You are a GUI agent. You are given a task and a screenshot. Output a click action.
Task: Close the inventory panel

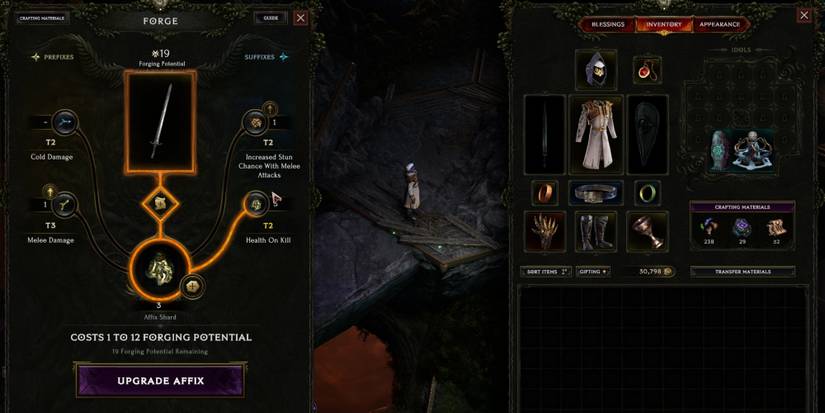(x=804, y=15)
